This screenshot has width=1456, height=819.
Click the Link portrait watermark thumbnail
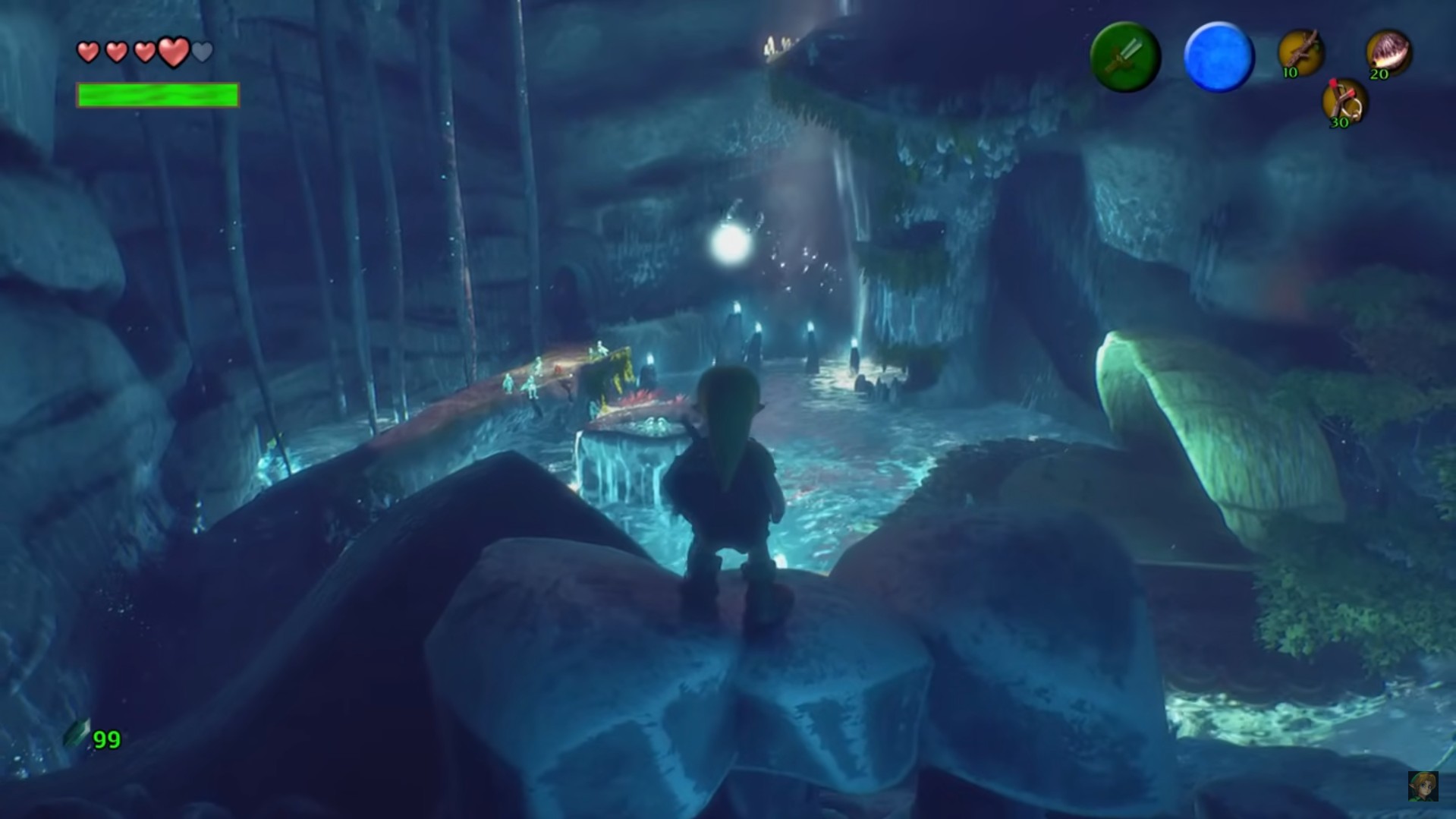(1423, 786)
